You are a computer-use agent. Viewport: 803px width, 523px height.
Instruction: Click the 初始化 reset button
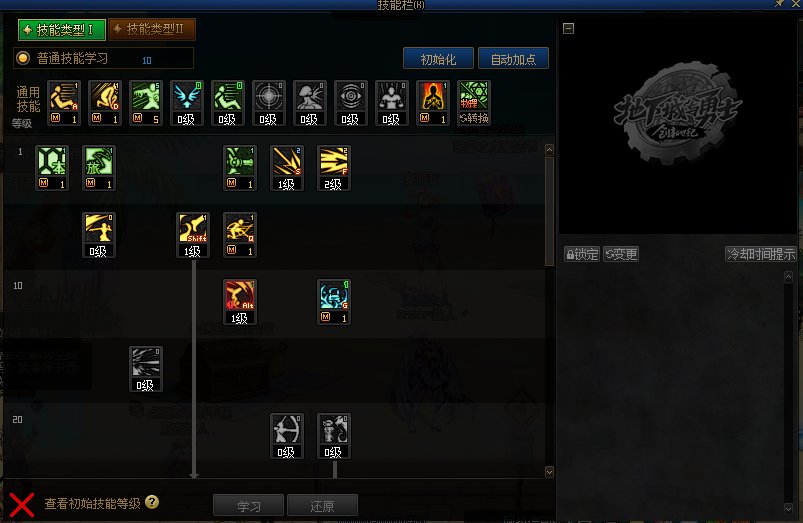tap(438, 59)
